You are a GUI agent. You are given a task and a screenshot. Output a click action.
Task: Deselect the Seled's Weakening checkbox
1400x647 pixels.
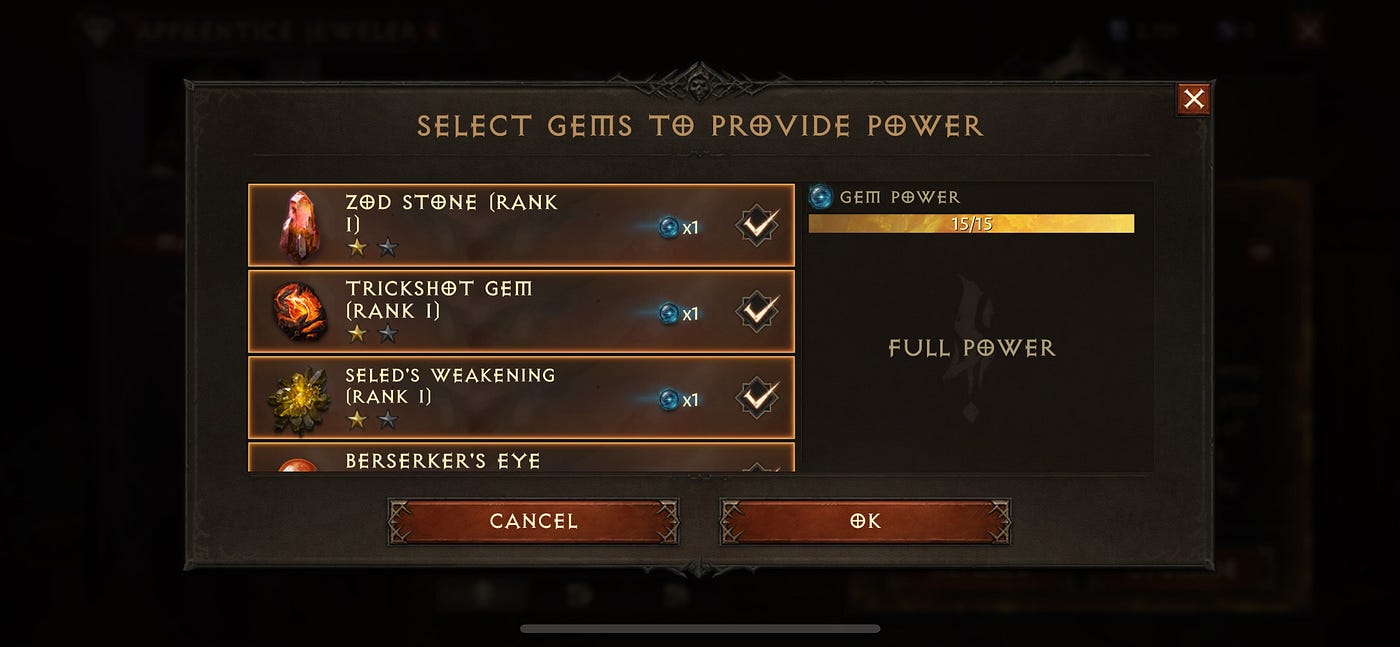pos(758,397)
